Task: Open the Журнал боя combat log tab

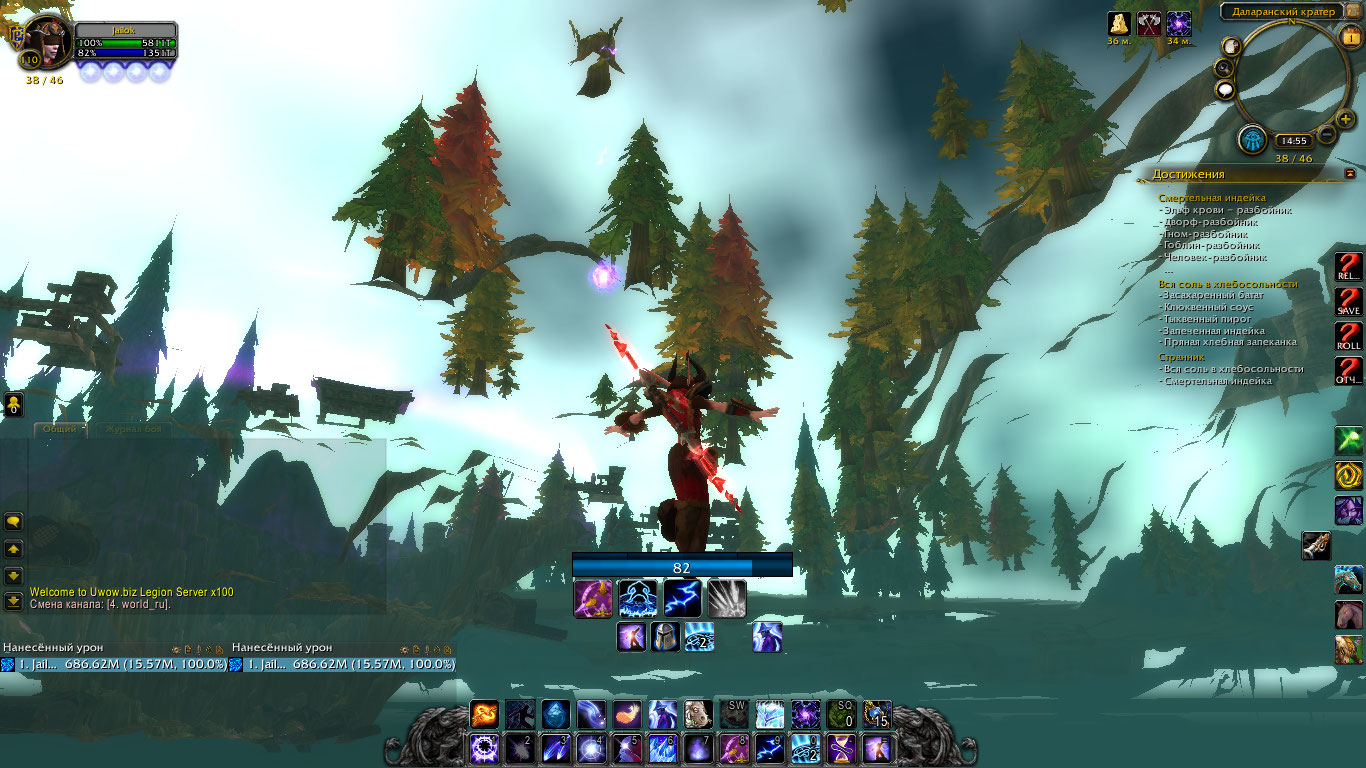Action: coord(133,429)
